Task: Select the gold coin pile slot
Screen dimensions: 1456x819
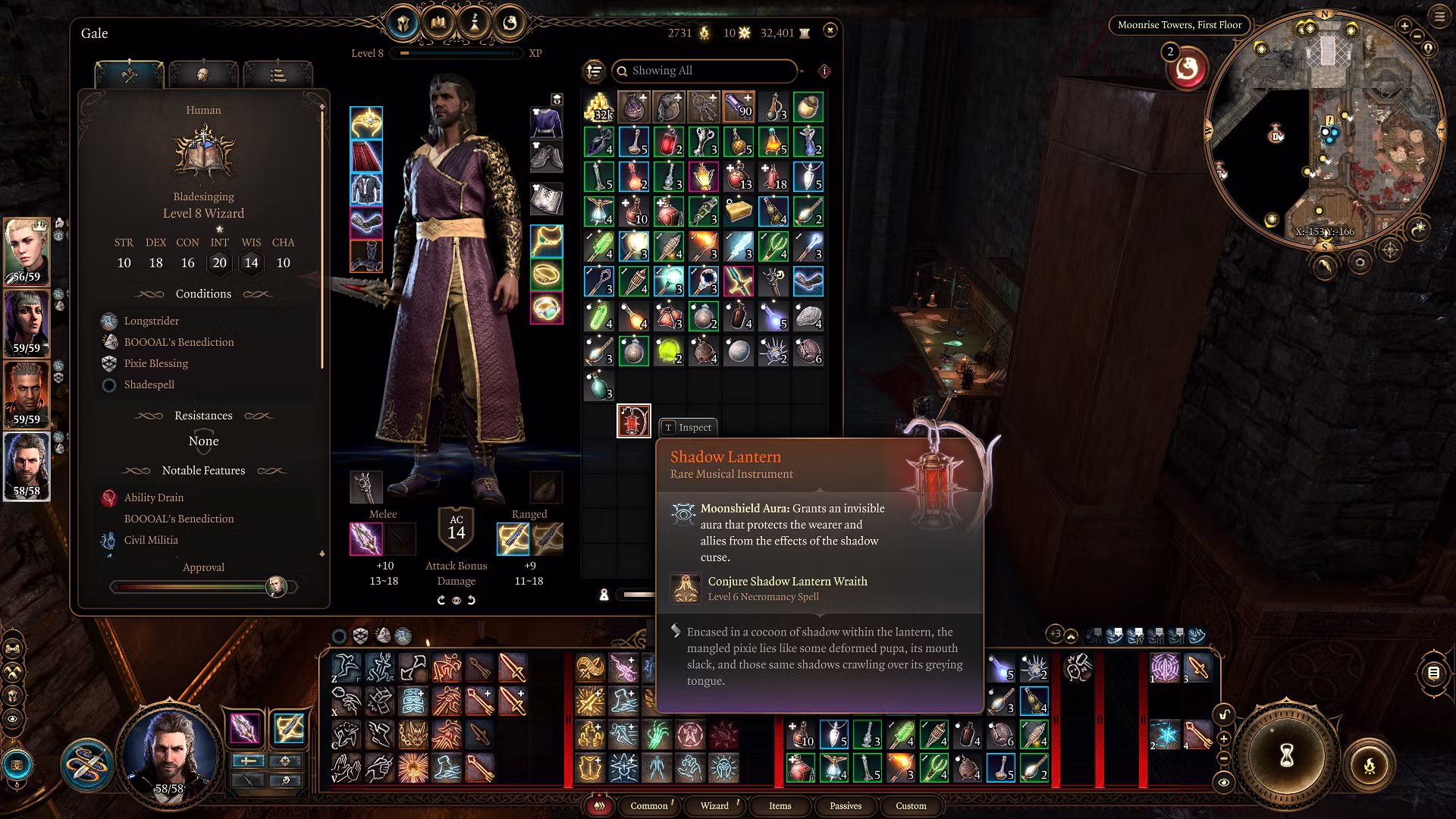Action: [598, 108]
